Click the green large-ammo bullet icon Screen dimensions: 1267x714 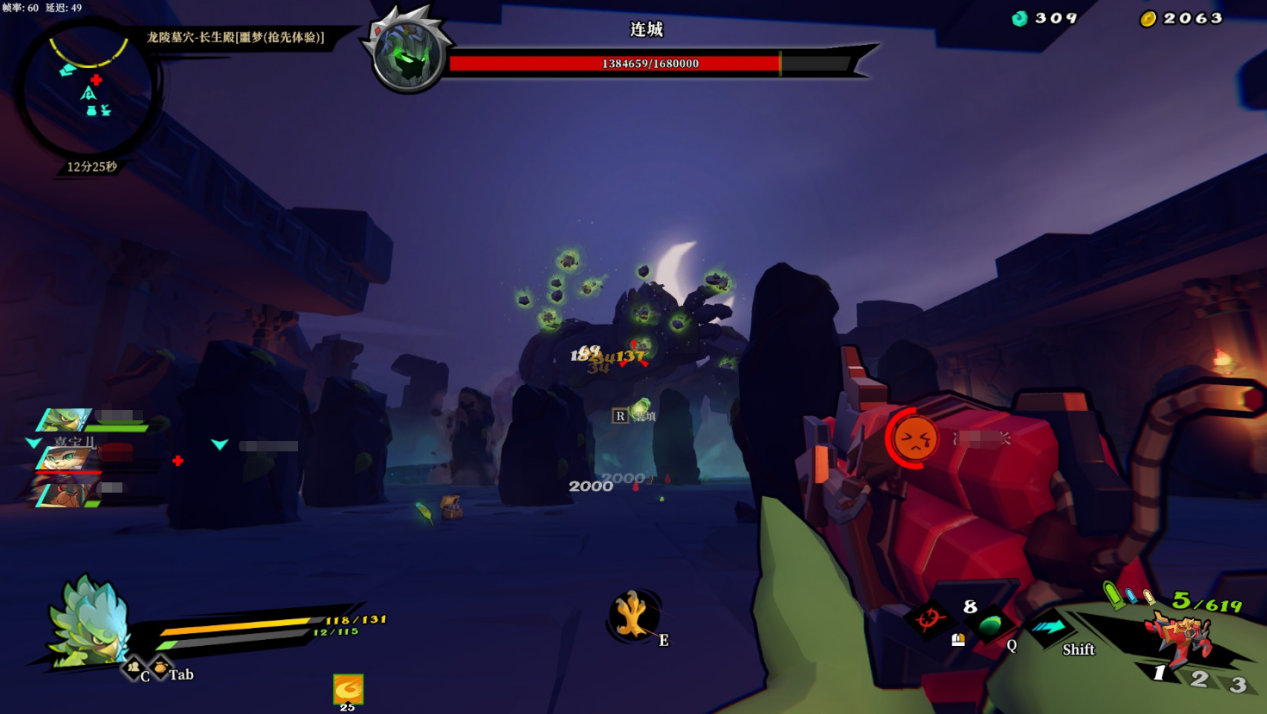coord(1113,596)
